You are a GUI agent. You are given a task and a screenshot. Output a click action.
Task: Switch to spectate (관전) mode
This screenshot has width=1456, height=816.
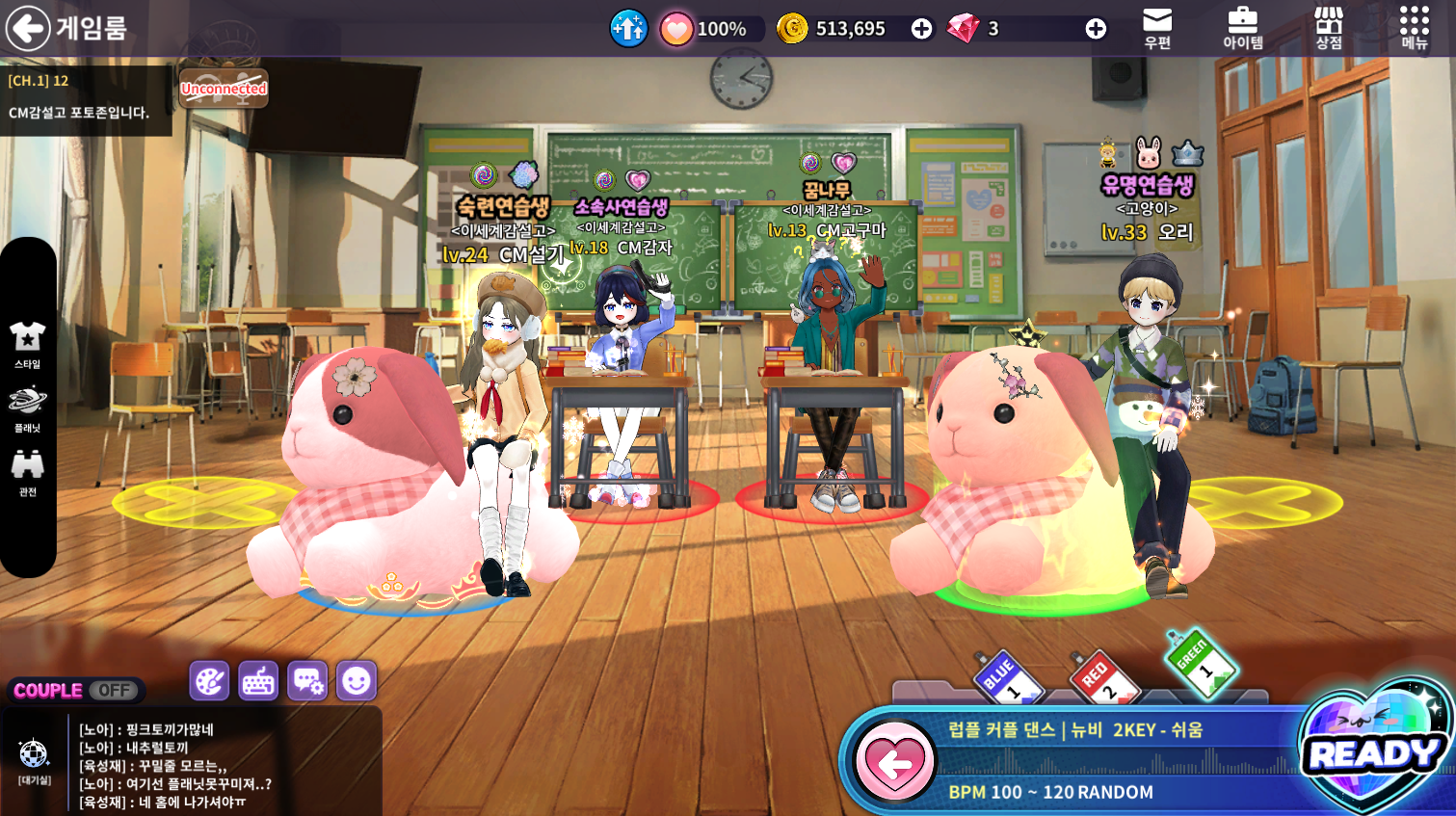click(27, 473)
